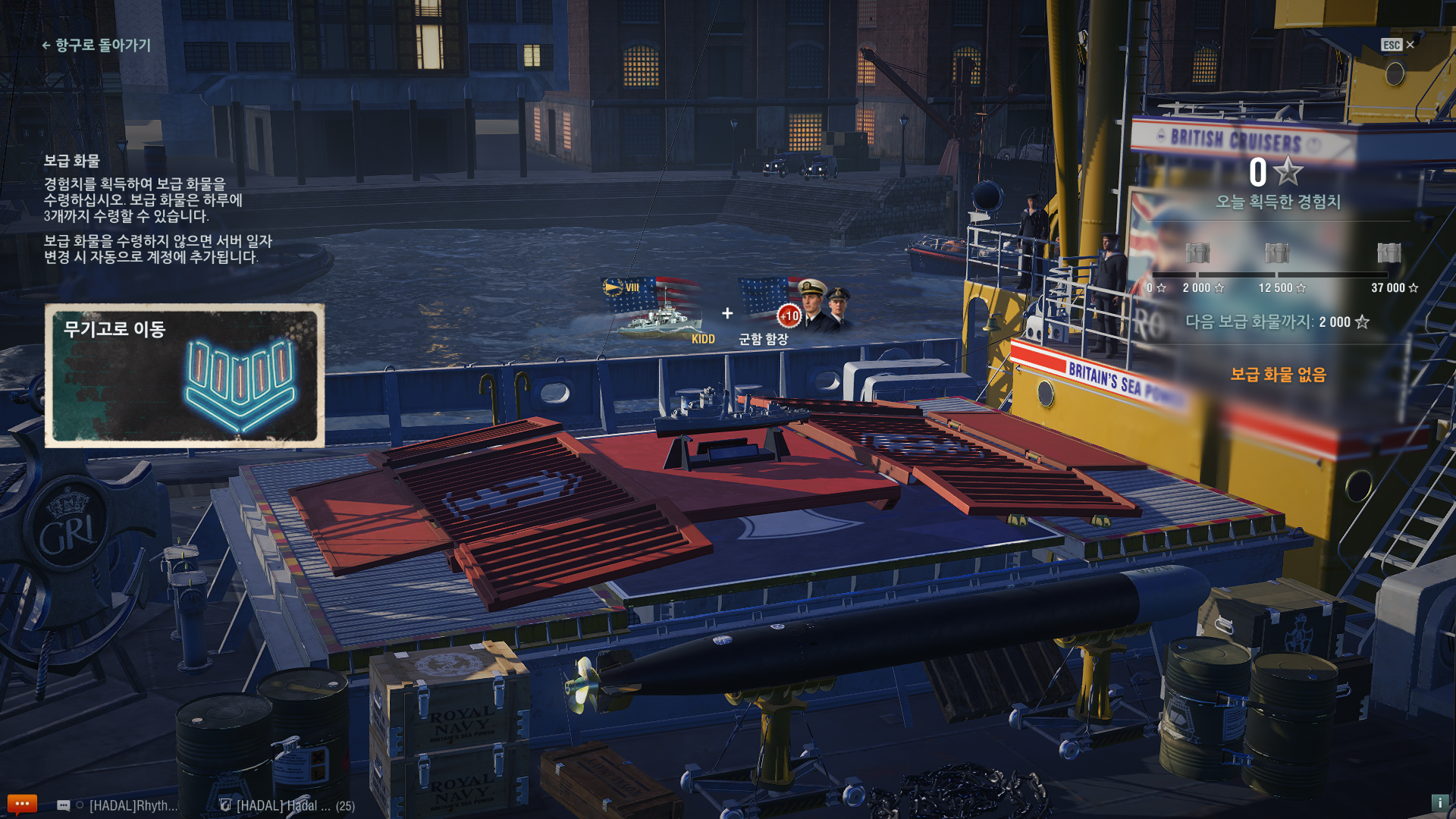Open the 무기고로 이동 armory banner
This screenshot has height=819, width=1456.
point(184,375)
